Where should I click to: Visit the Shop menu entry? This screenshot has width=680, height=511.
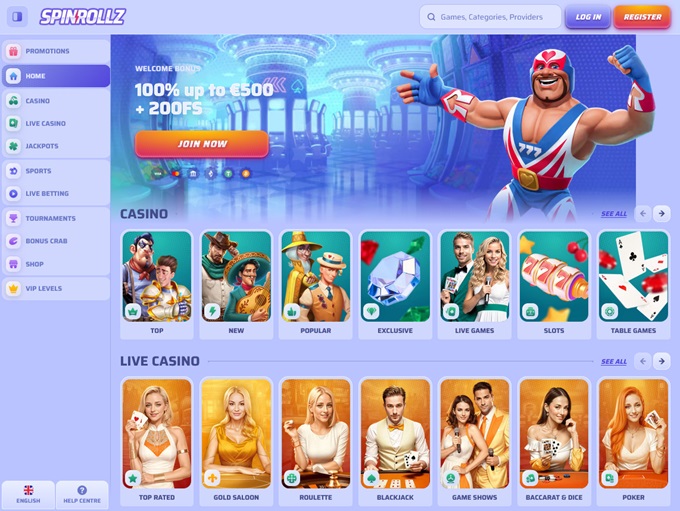tap(55, 264)
